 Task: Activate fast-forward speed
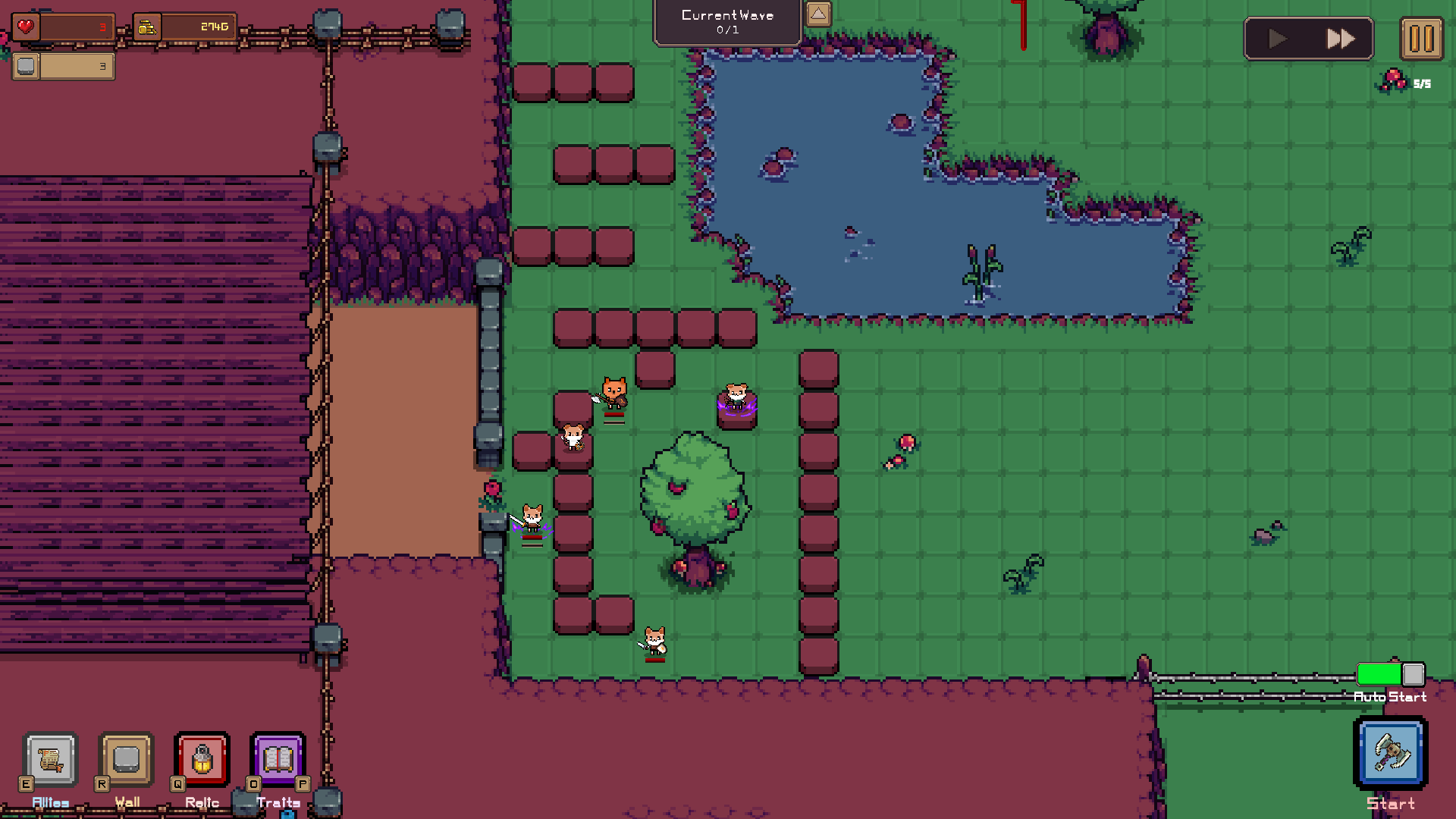pos(1341,39)
